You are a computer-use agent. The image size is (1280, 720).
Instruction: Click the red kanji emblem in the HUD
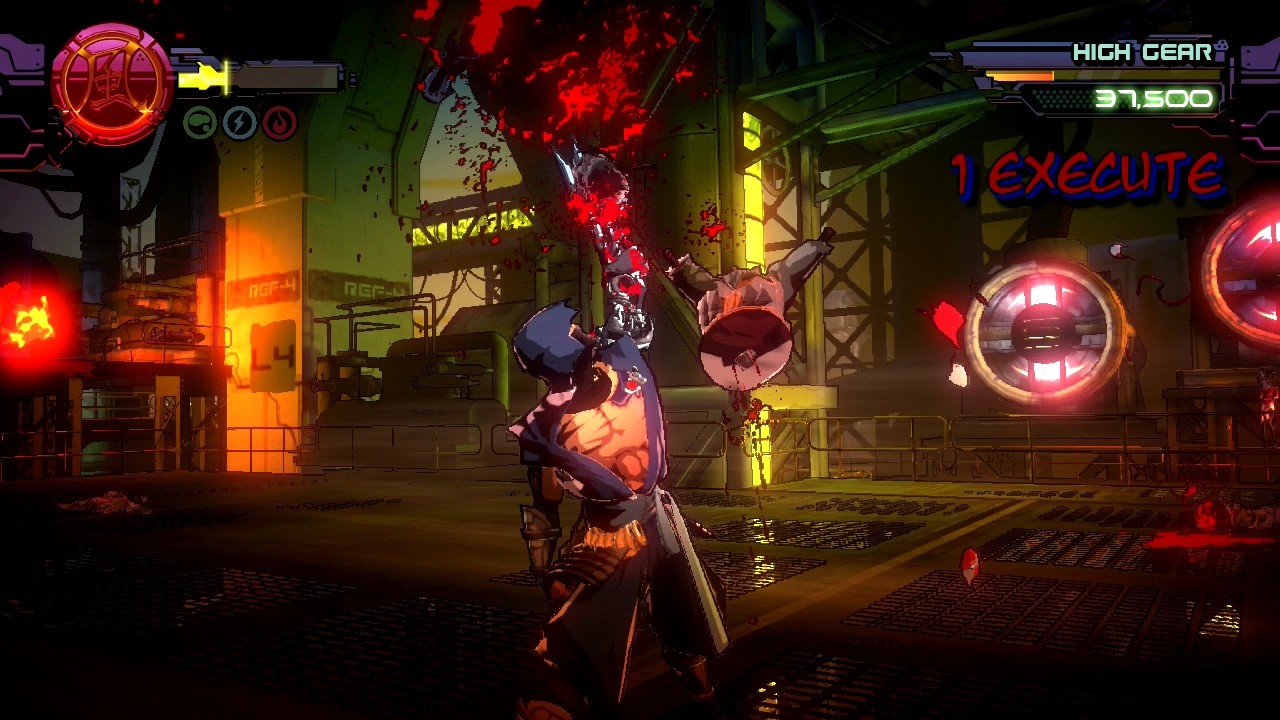pos(111,84)
